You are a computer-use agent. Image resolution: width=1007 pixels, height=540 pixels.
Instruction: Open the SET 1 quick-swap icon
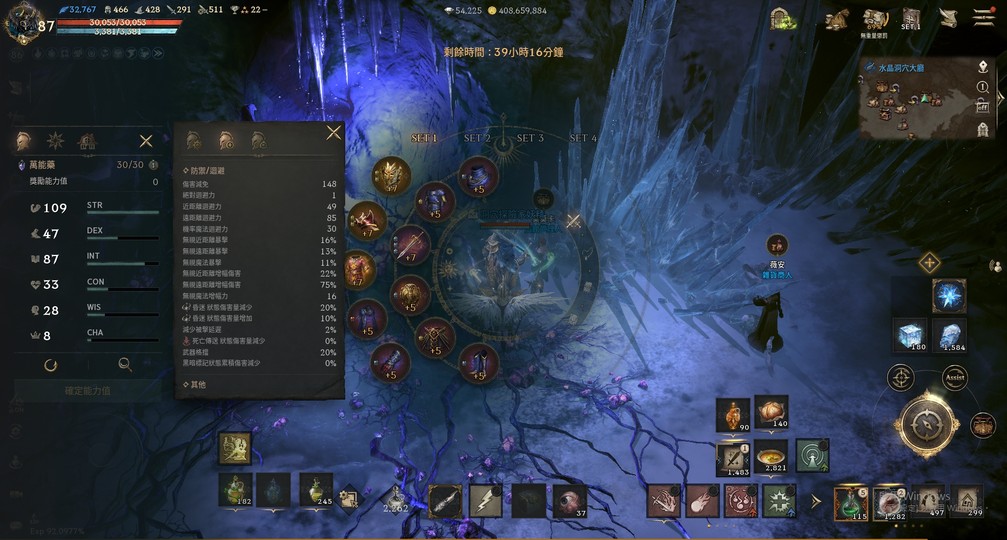(x=911, y=19)
